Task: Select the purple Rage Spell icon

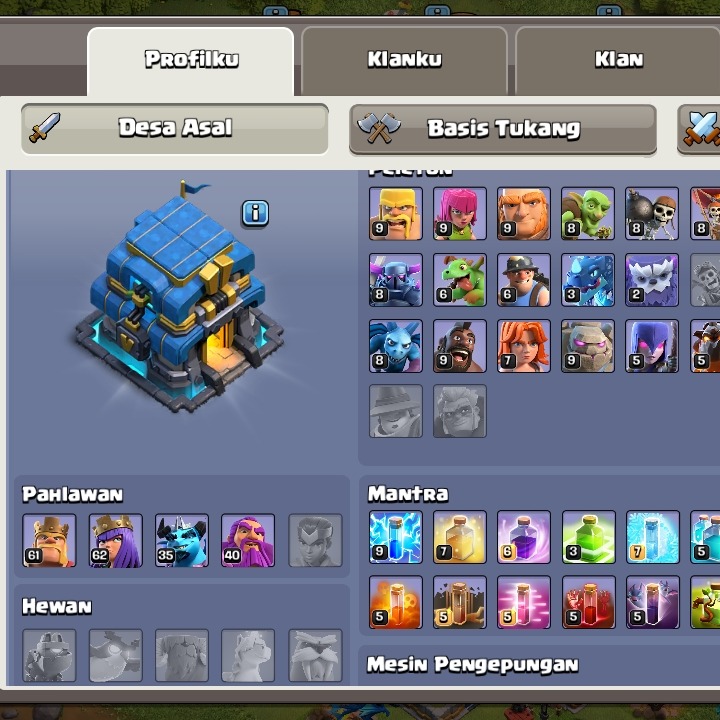Action: [x=524, y=537]
